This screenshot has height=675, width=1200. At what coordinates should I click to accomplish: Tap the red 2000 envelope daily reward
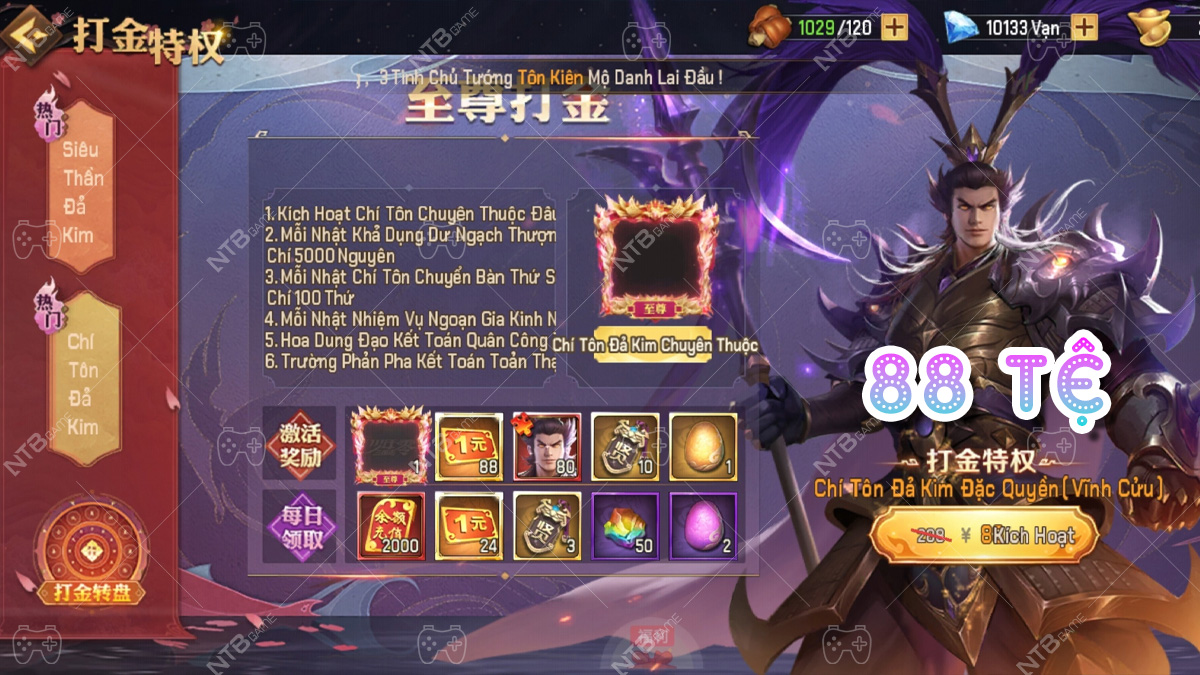[391, 525]
